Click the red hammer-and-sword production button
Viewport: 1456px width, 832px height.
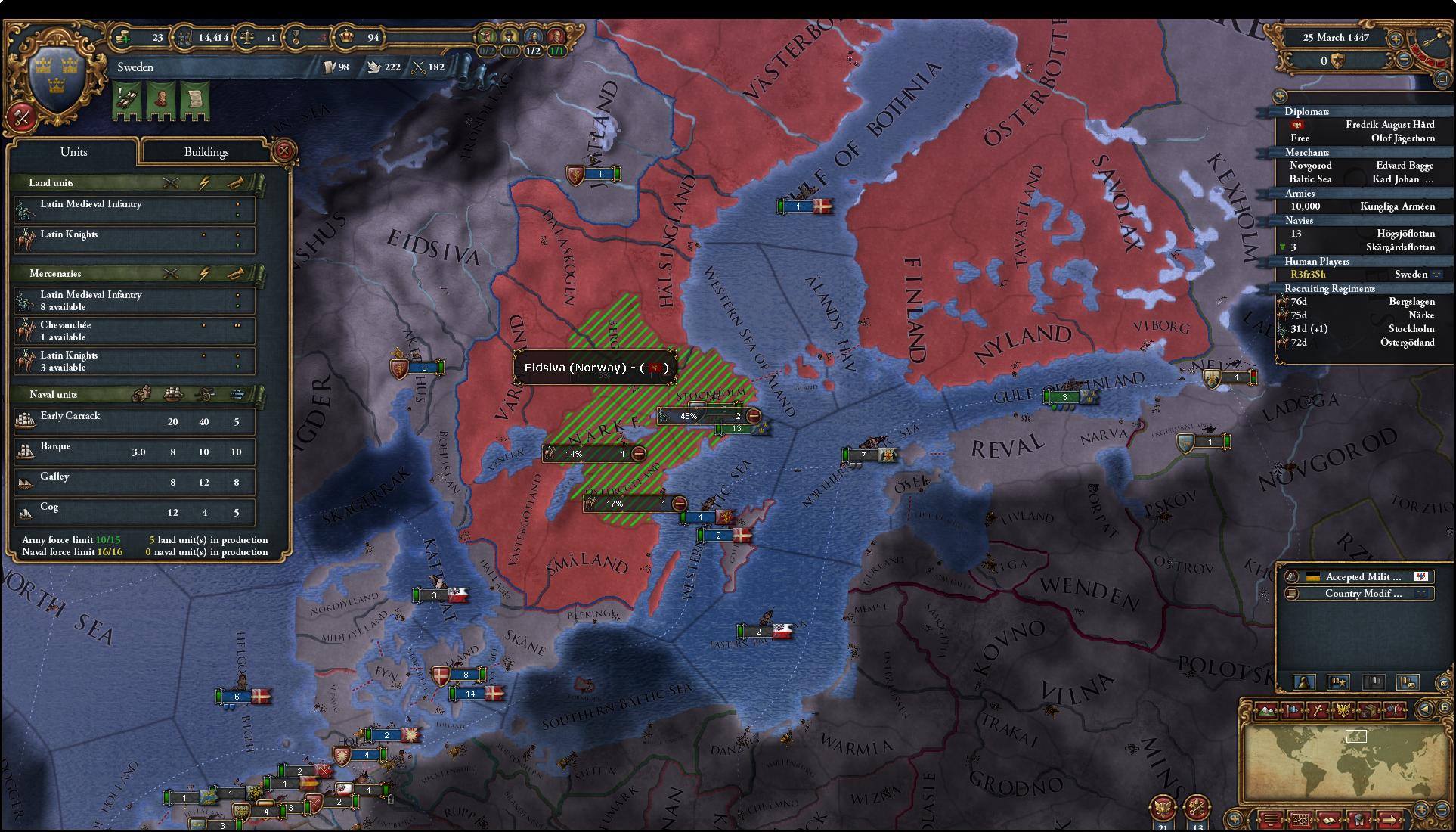[21, 117]
